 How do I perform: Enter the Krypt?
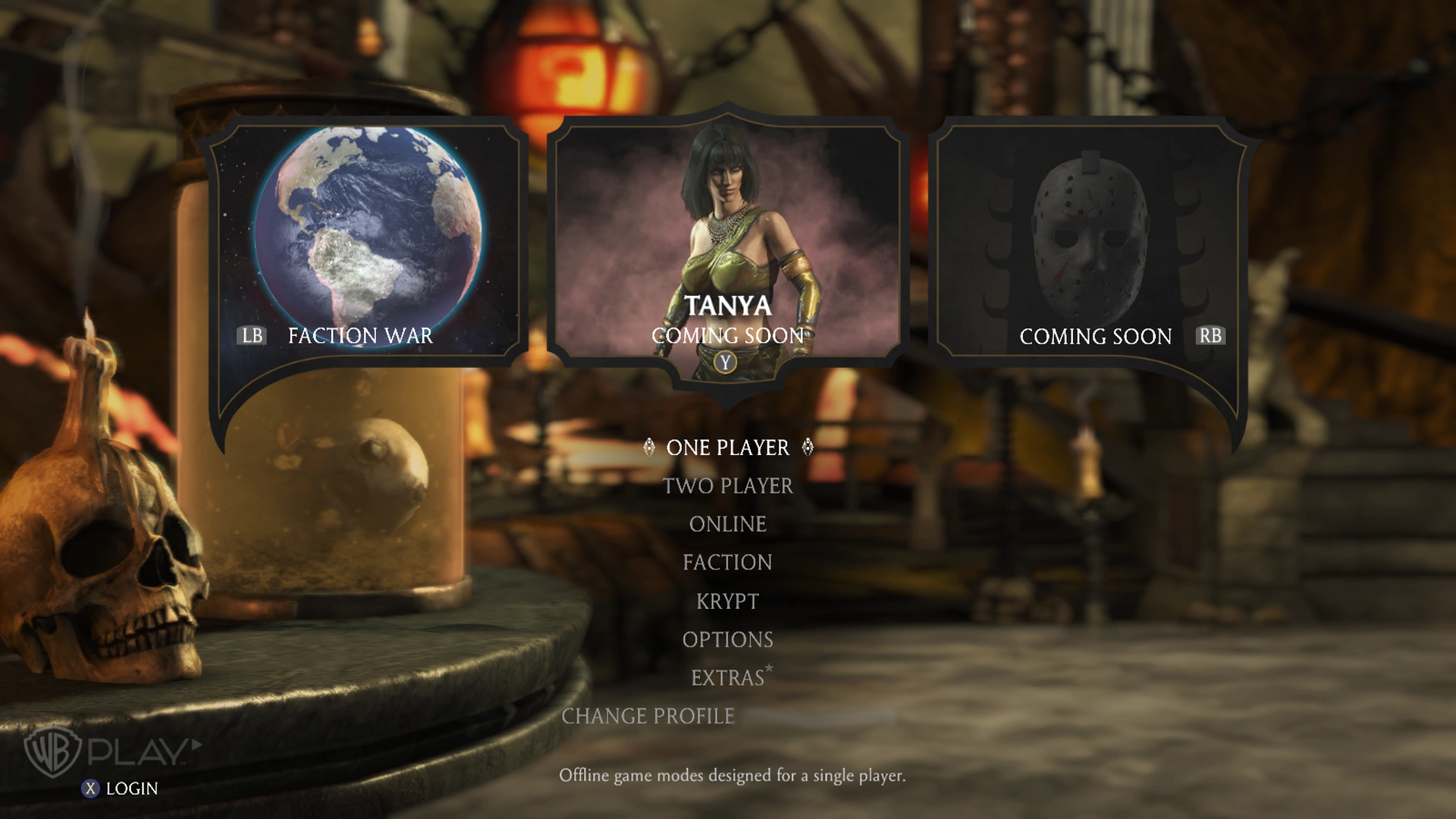pyautogui.click(x=727, y=601)
